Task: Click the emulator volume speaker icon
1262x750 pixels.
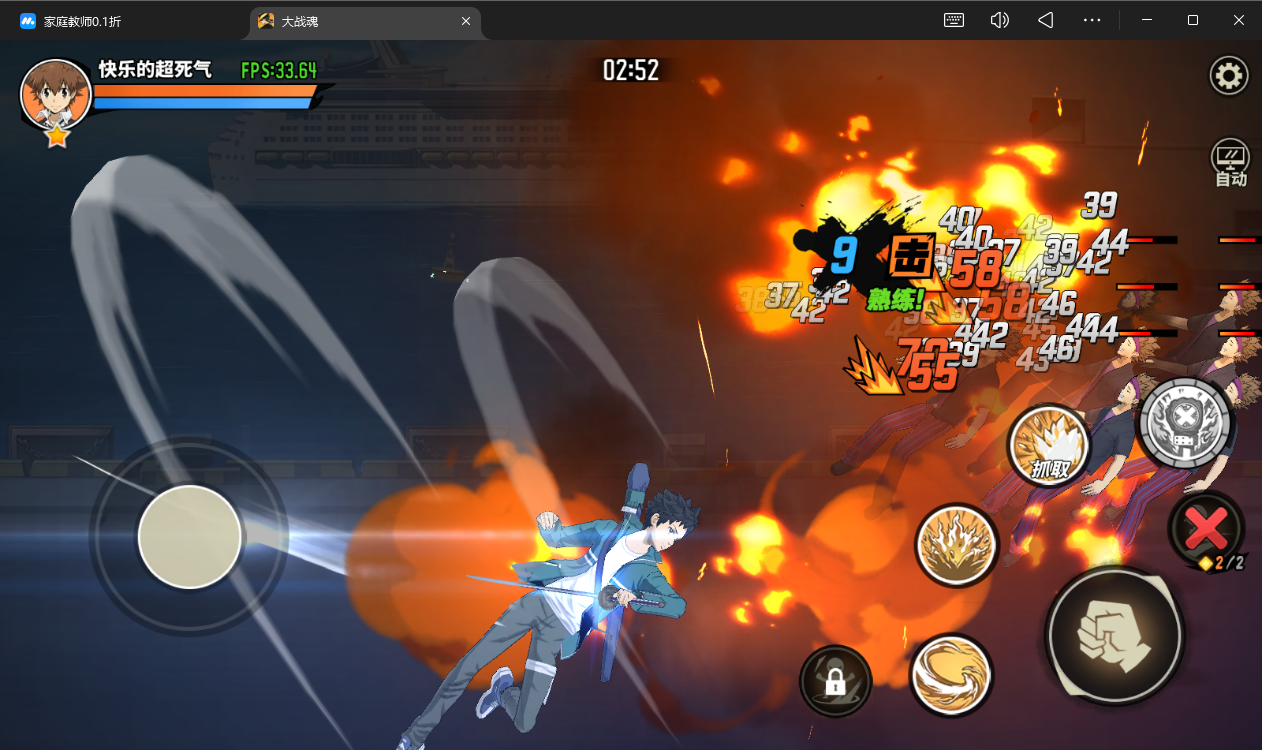Action: 999,20
